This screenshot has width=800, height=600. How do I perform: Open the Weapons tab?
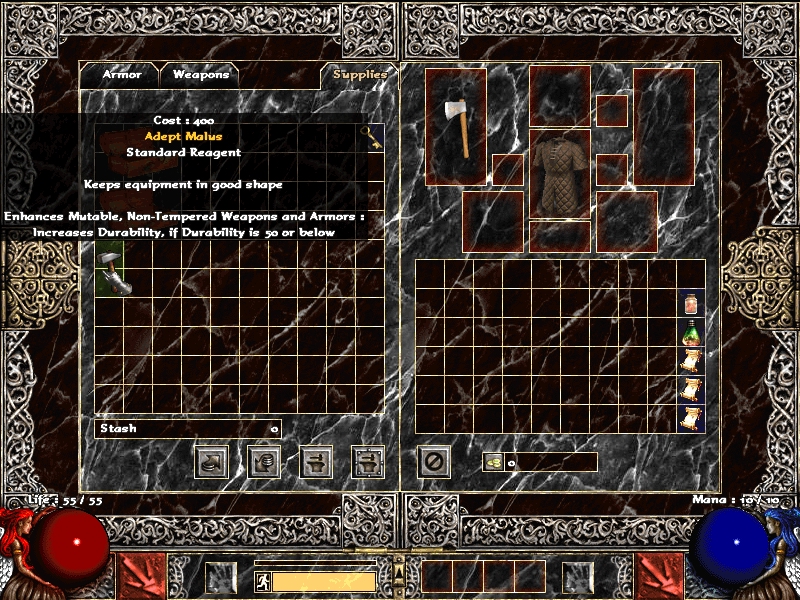tap(200, 74)
